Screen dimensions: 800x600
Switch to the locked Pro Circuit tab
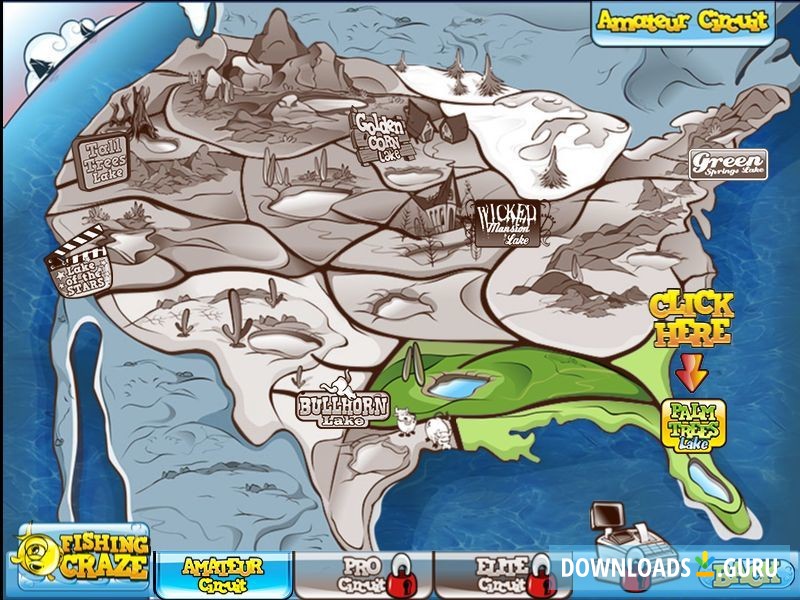pos(362,573)
